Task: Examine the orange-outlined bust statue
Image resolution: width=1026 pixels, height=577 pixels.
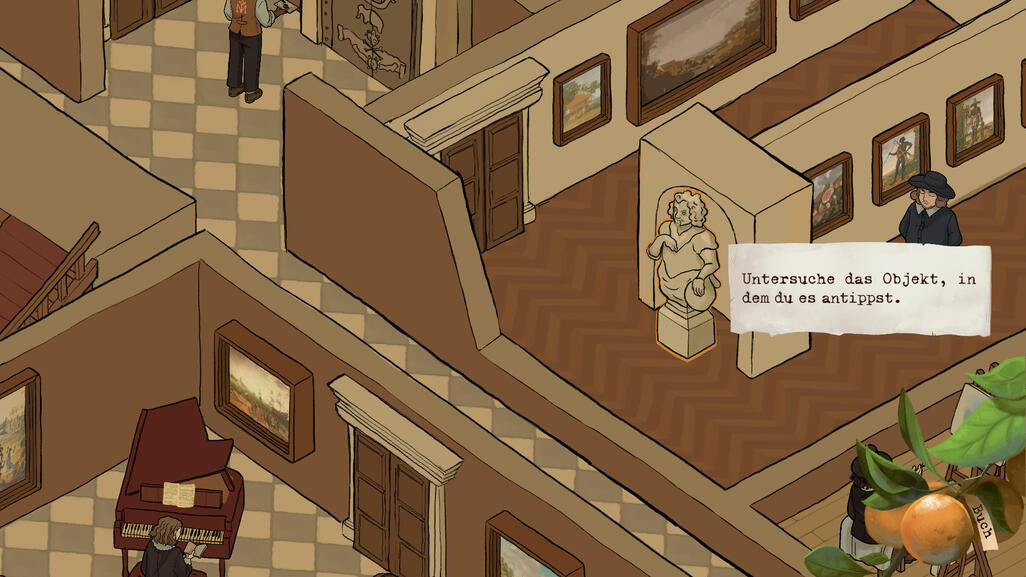Action: click(685, 268)
